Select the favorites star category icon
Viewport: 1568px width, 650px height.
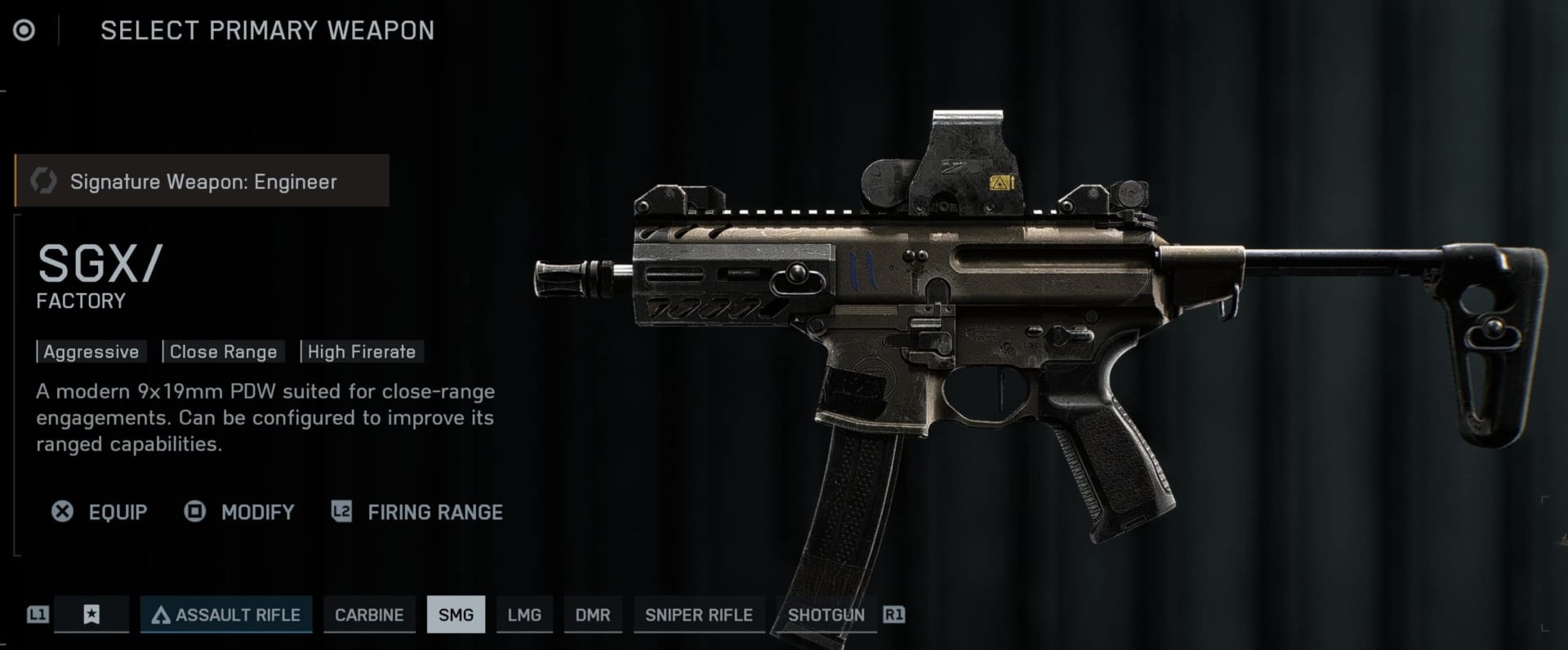[91, 615]
